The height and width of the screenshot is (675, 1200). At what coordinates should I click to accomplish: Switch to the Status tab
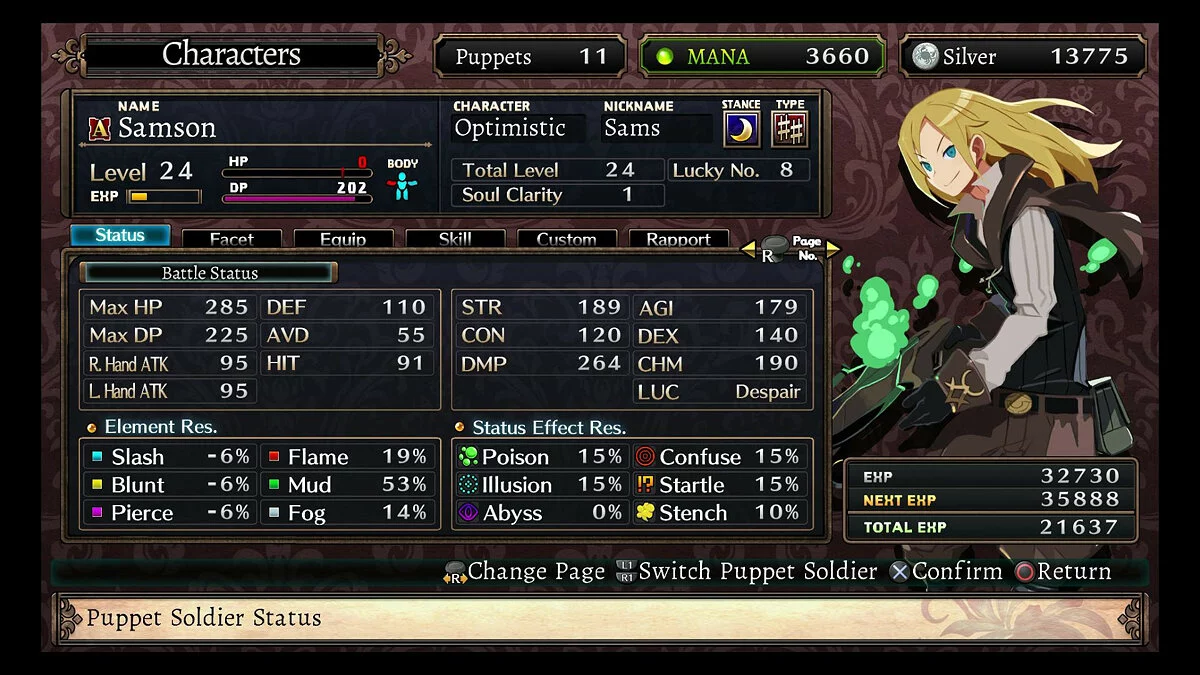[x=120, y=236]
